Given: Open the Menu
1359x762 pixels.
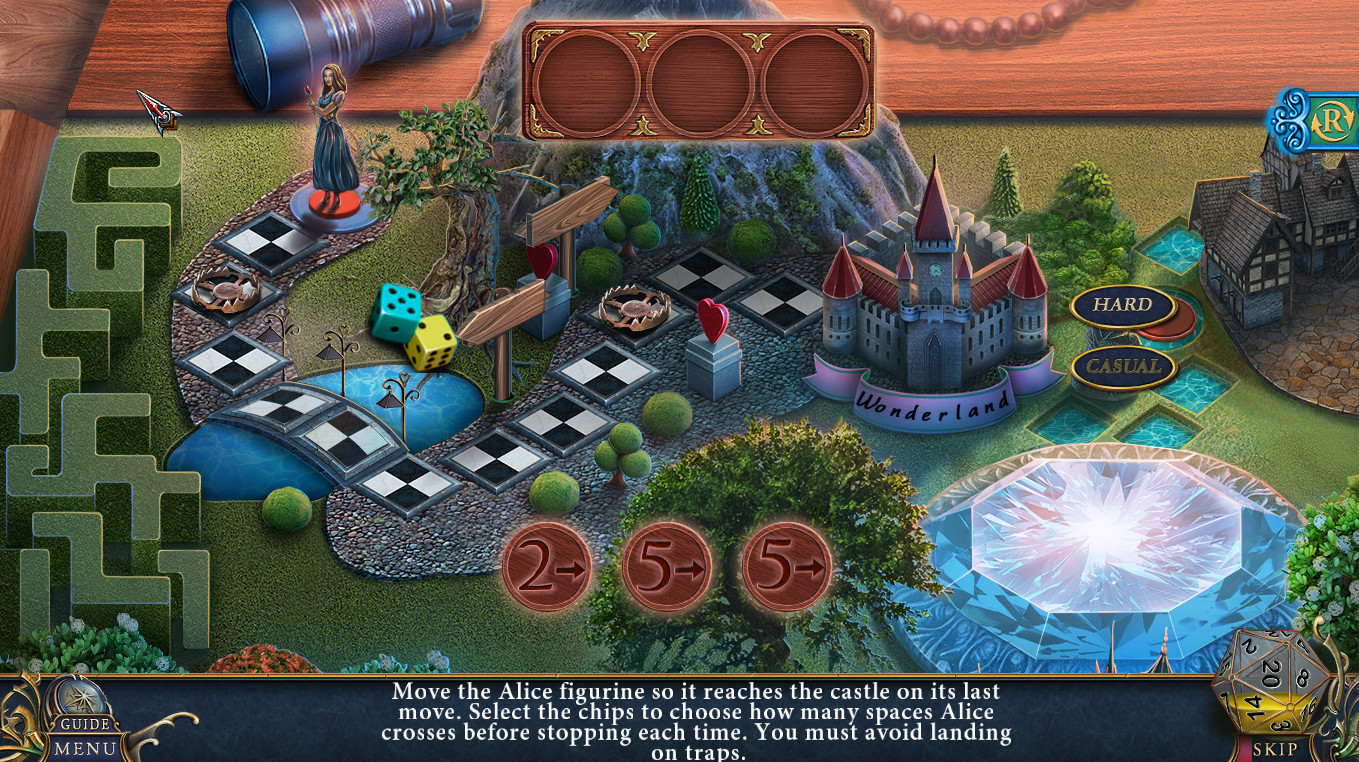Looking at the screenshot, I should 83,748.
